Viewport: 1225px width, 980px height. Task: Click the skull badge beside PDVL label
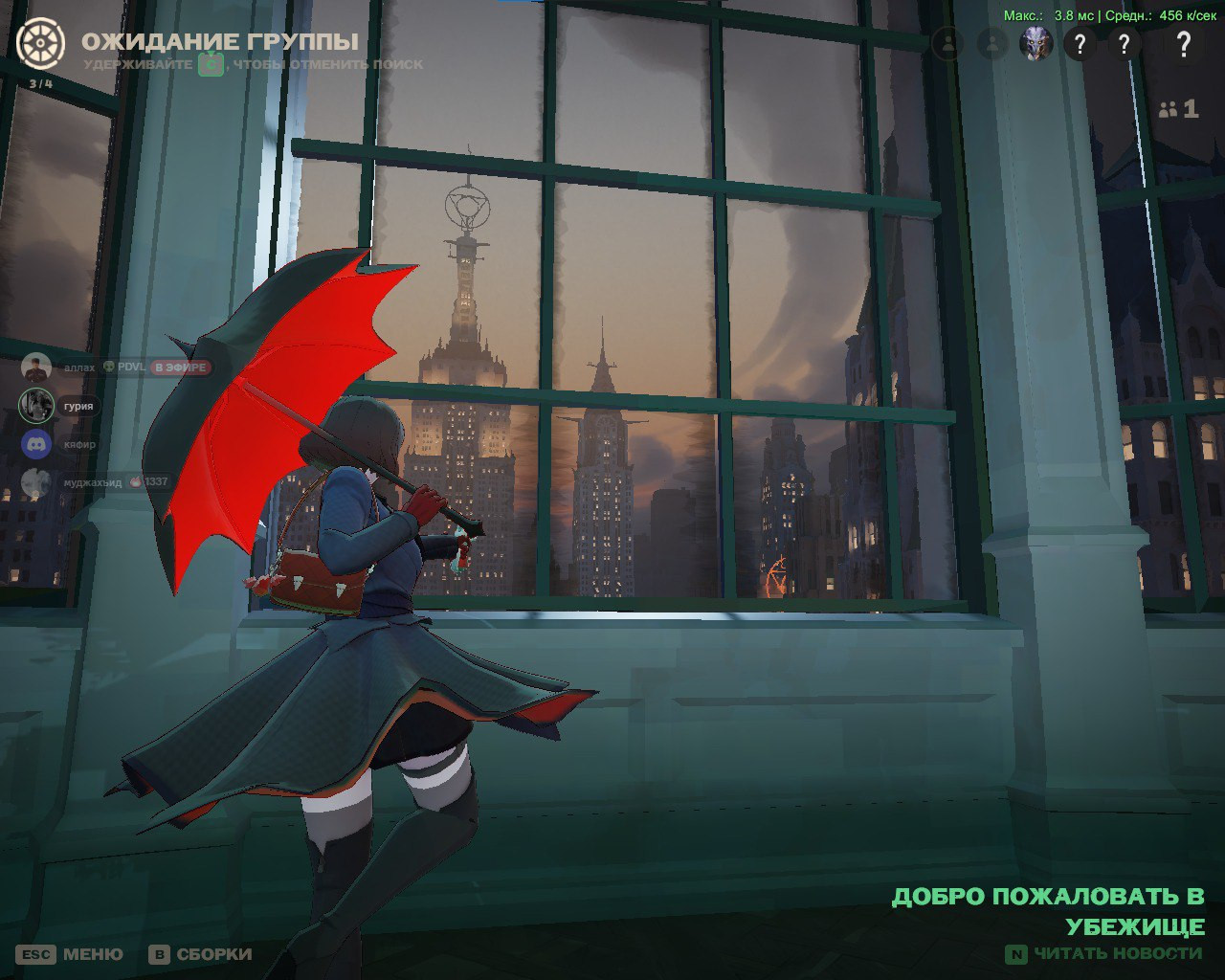click(108, 367)
